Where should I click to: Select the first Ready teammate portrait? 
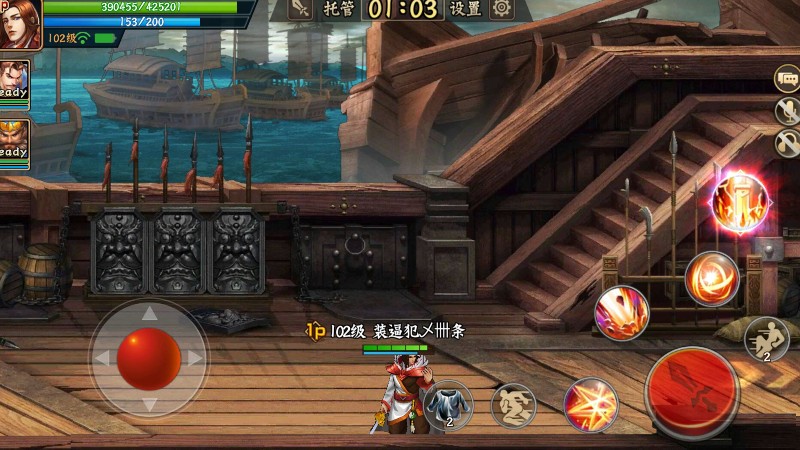point(13,80)
